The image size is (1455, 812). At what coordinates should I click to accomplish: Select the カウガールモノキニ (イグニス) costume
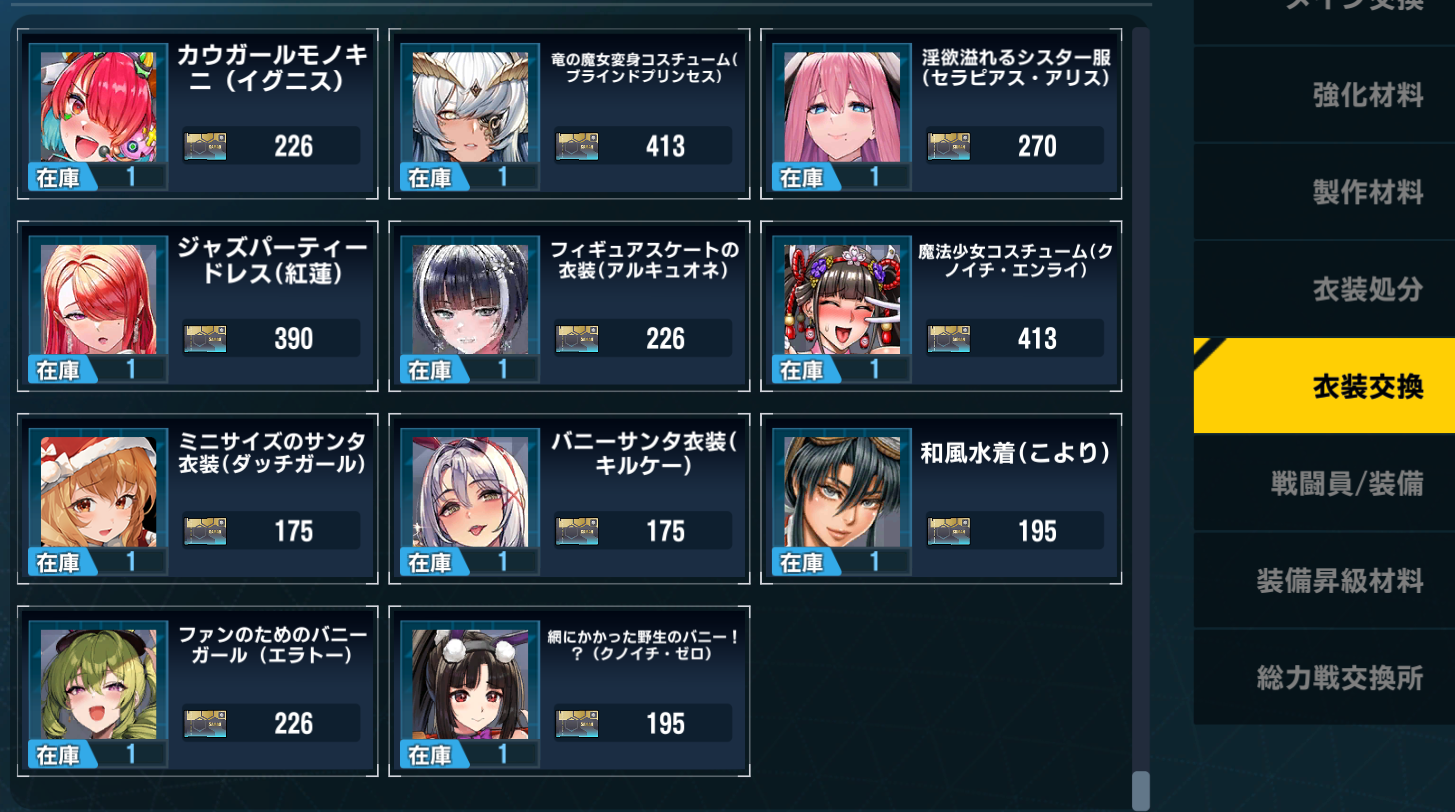(x=198, y=113)
